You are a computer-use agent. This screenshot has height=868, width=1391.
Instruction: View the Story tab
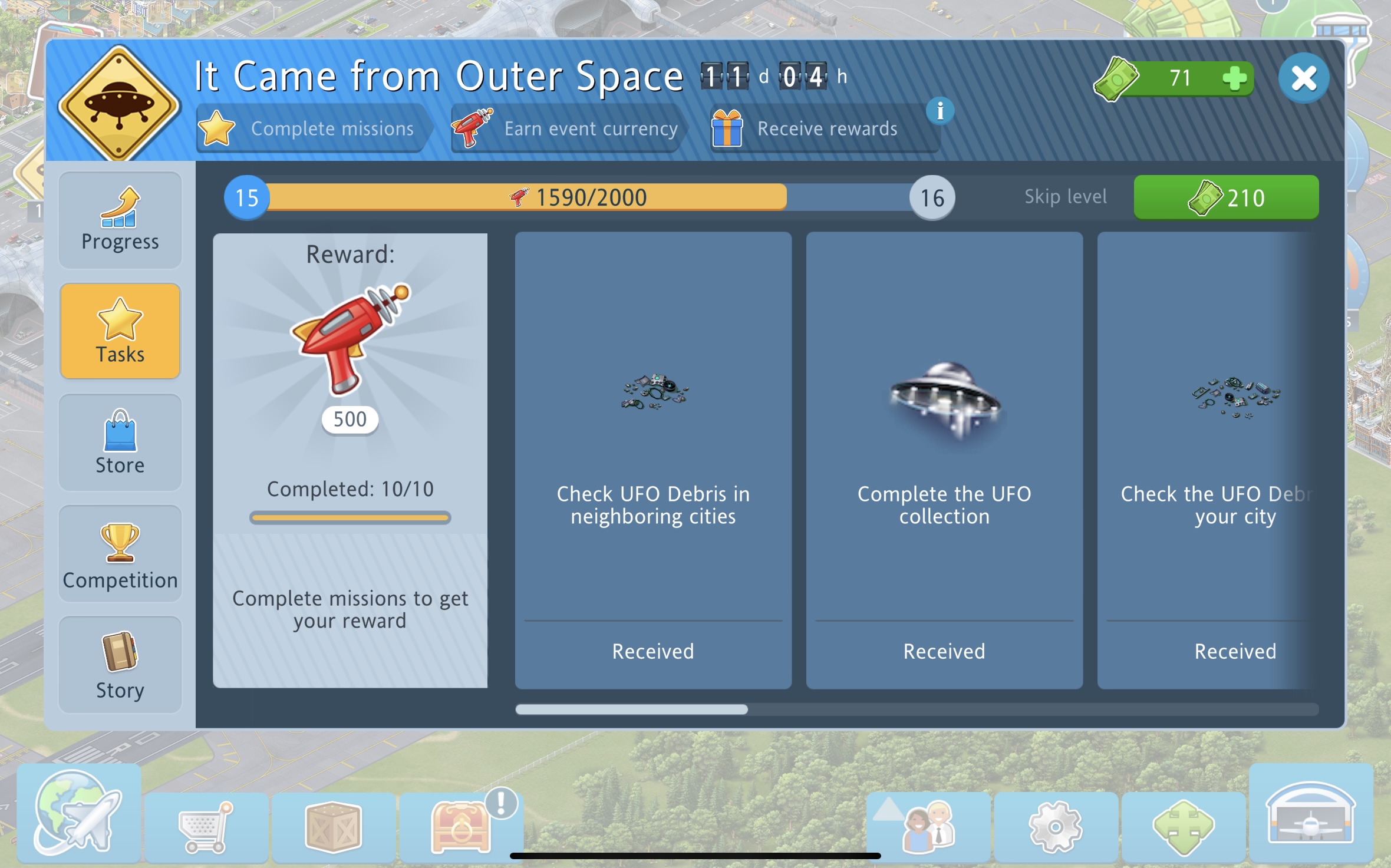click(x=120, y=665)
